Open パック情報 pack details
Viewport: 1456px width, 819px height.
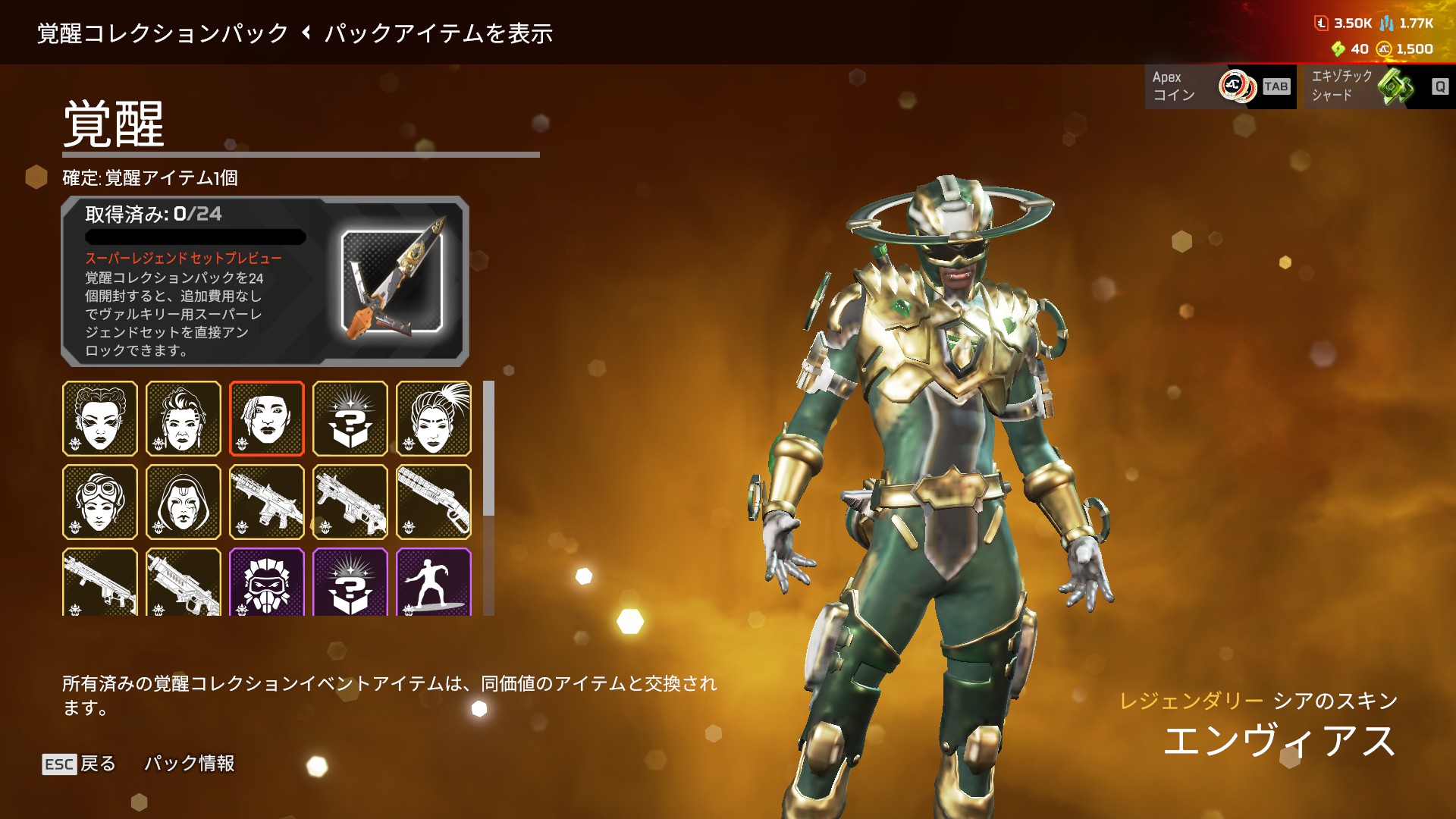189,764
